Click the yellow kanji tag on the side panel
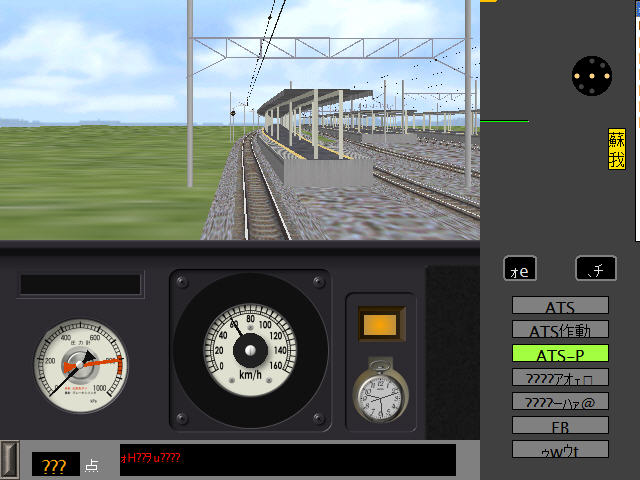This screenshot has width=640, height=480. pyautogui.click(x=617, y=150)
